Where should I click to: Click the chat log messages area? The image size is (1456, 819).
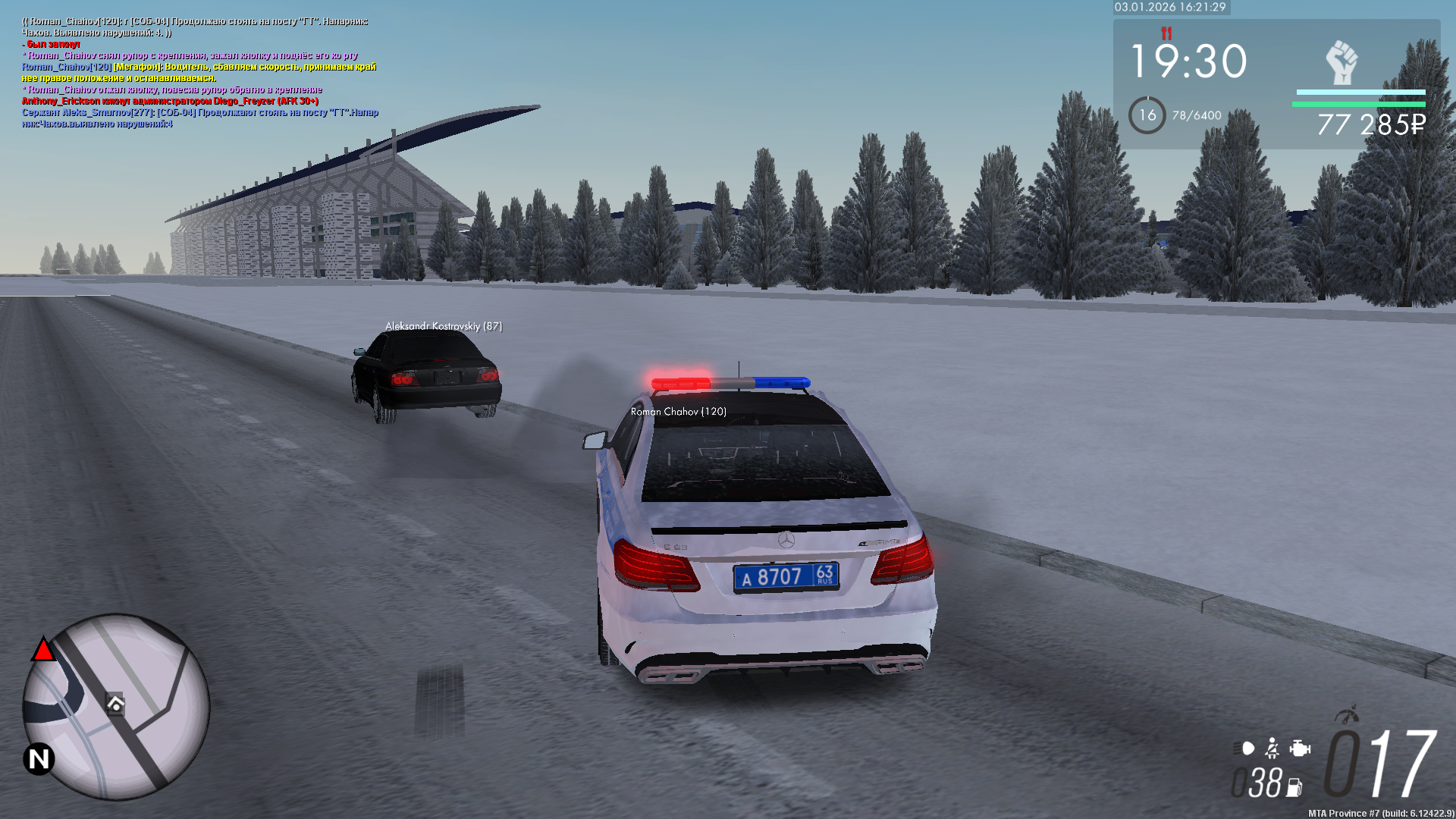coord(199,73)
